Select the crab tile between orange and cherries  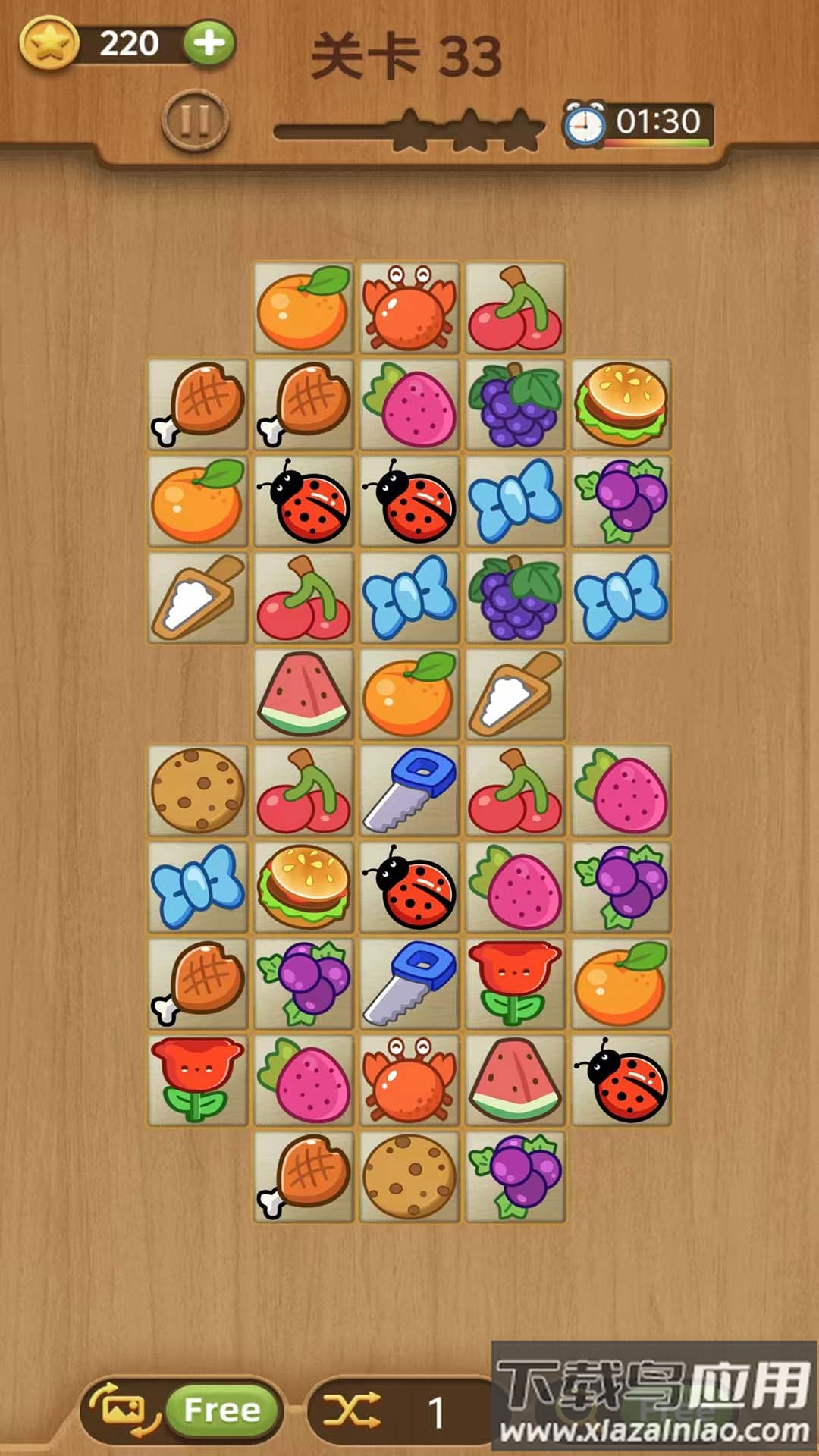pyautogui.click(x=409, y=307)
